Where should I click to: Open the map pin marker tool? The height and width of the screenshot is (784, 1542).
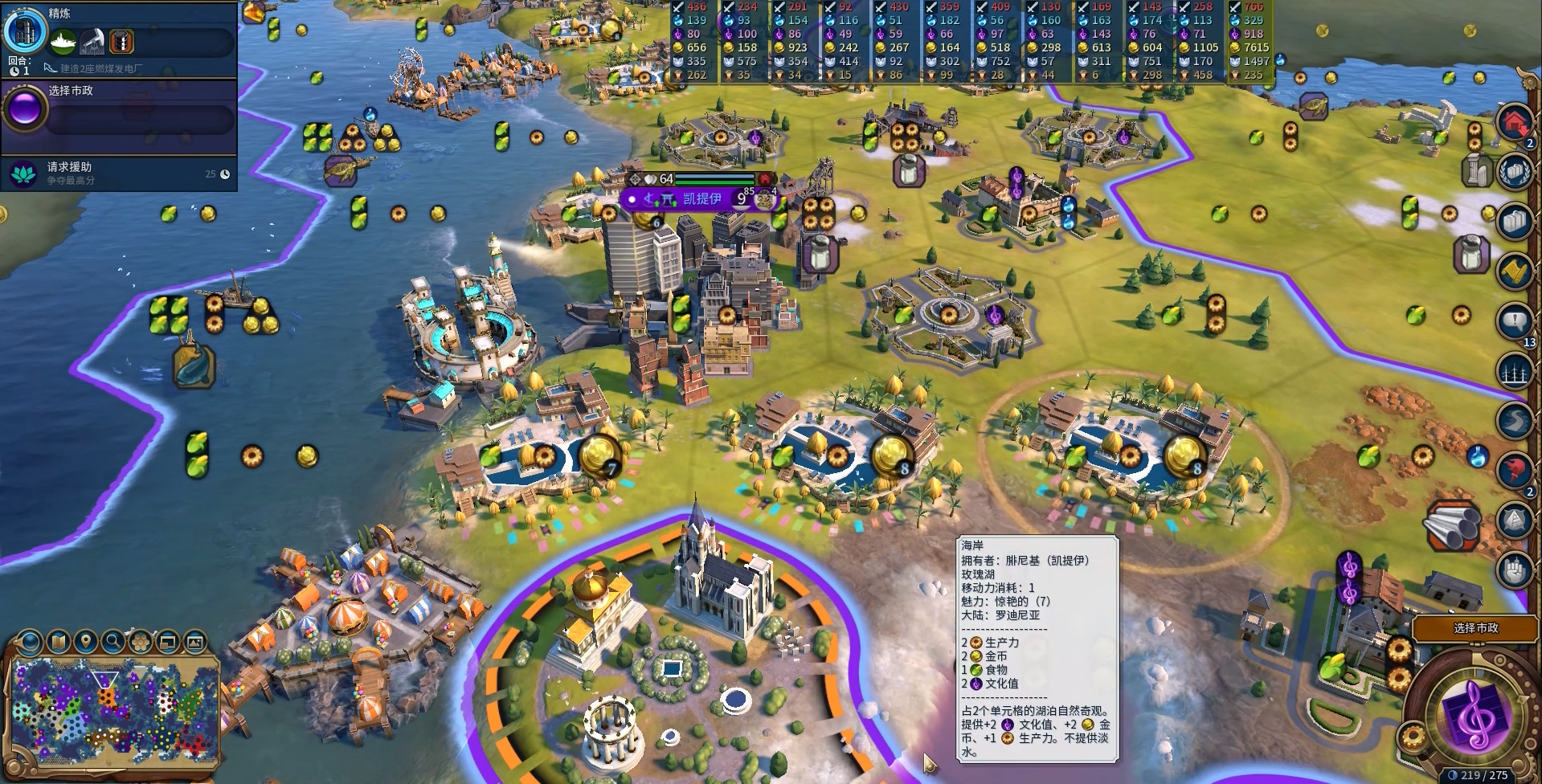pos(85,642)
